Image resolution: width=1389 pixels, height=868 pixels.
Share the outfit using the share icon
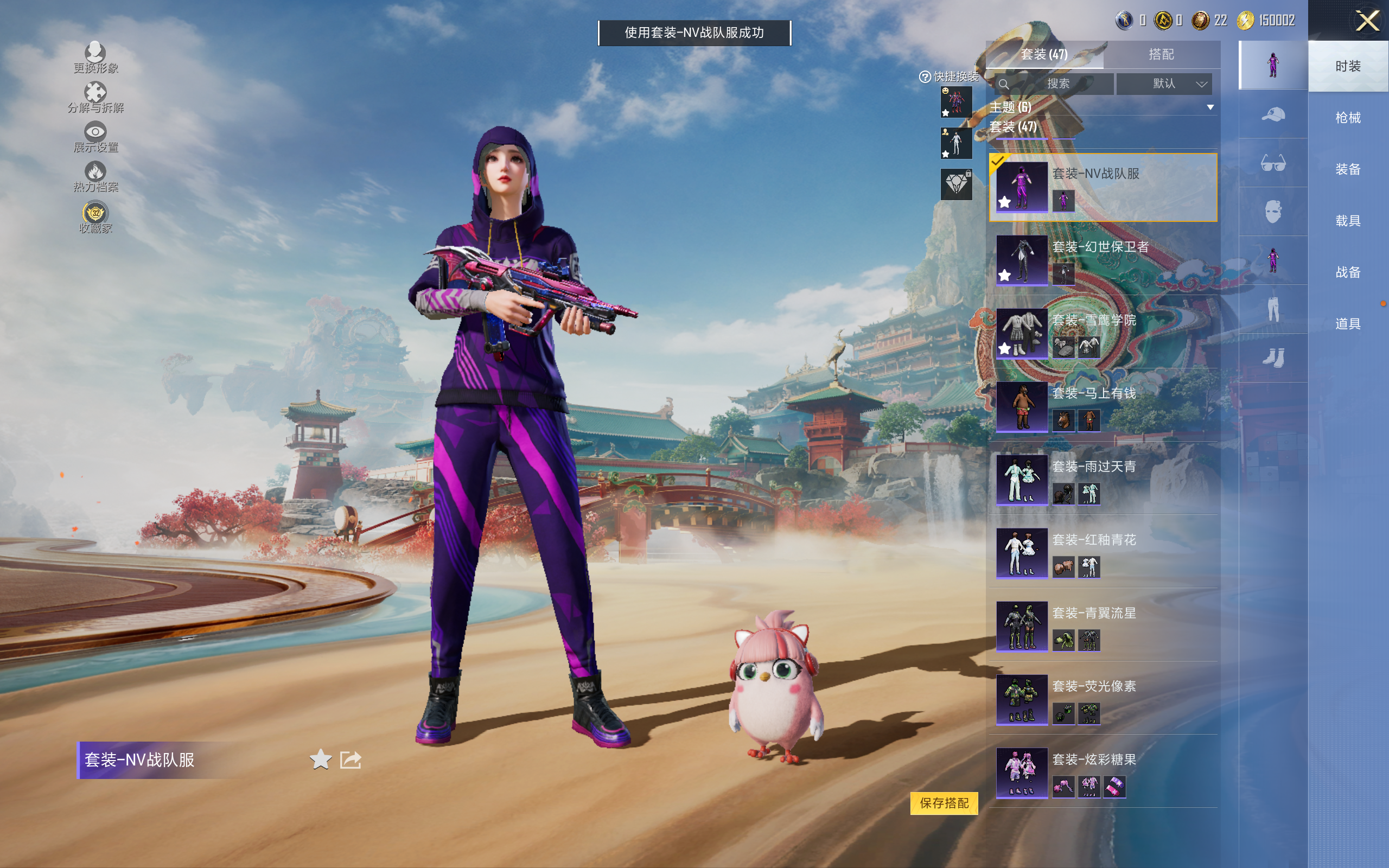pos(351,759)
